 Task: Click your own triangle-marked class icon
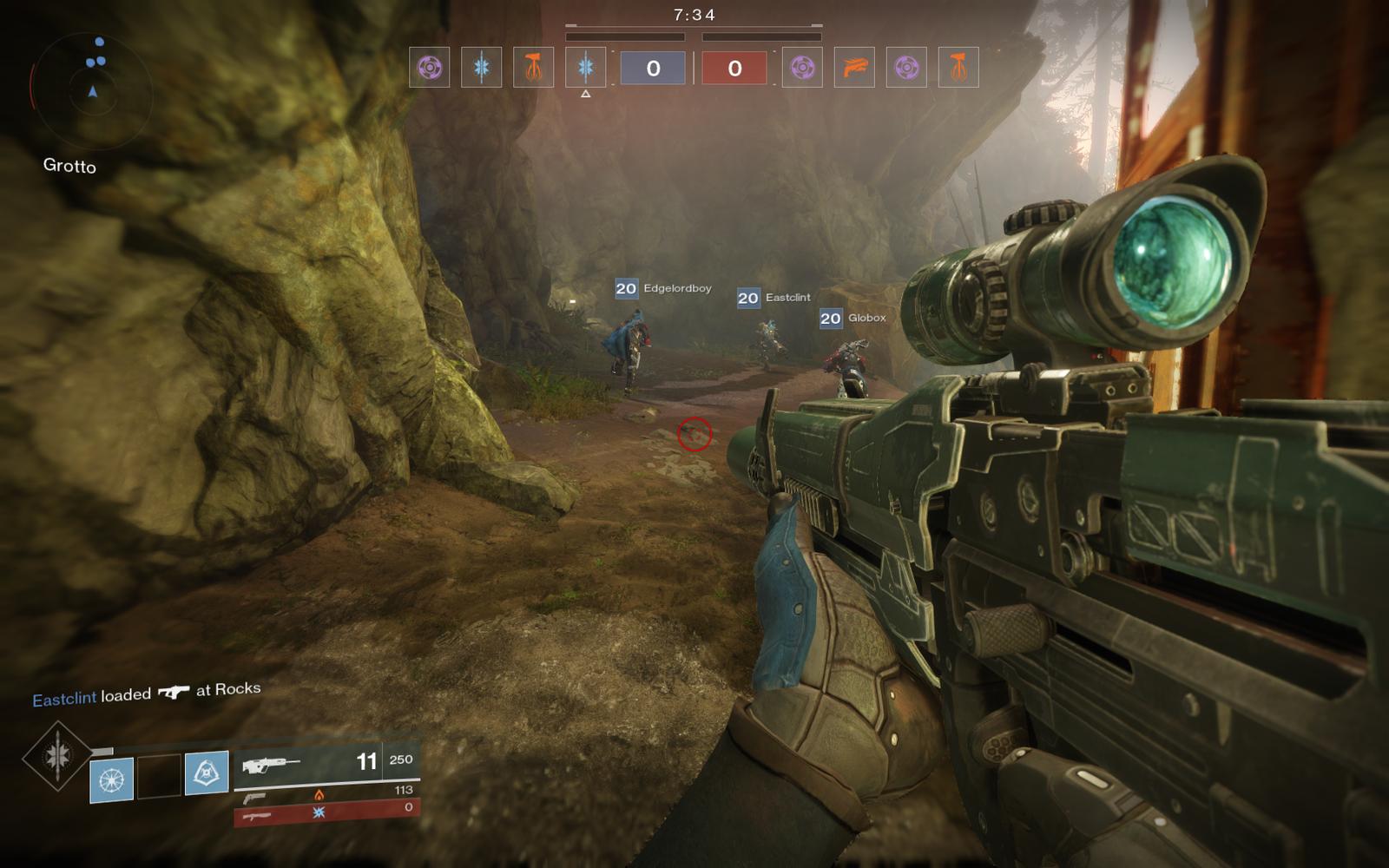click(x=586, y=67)
